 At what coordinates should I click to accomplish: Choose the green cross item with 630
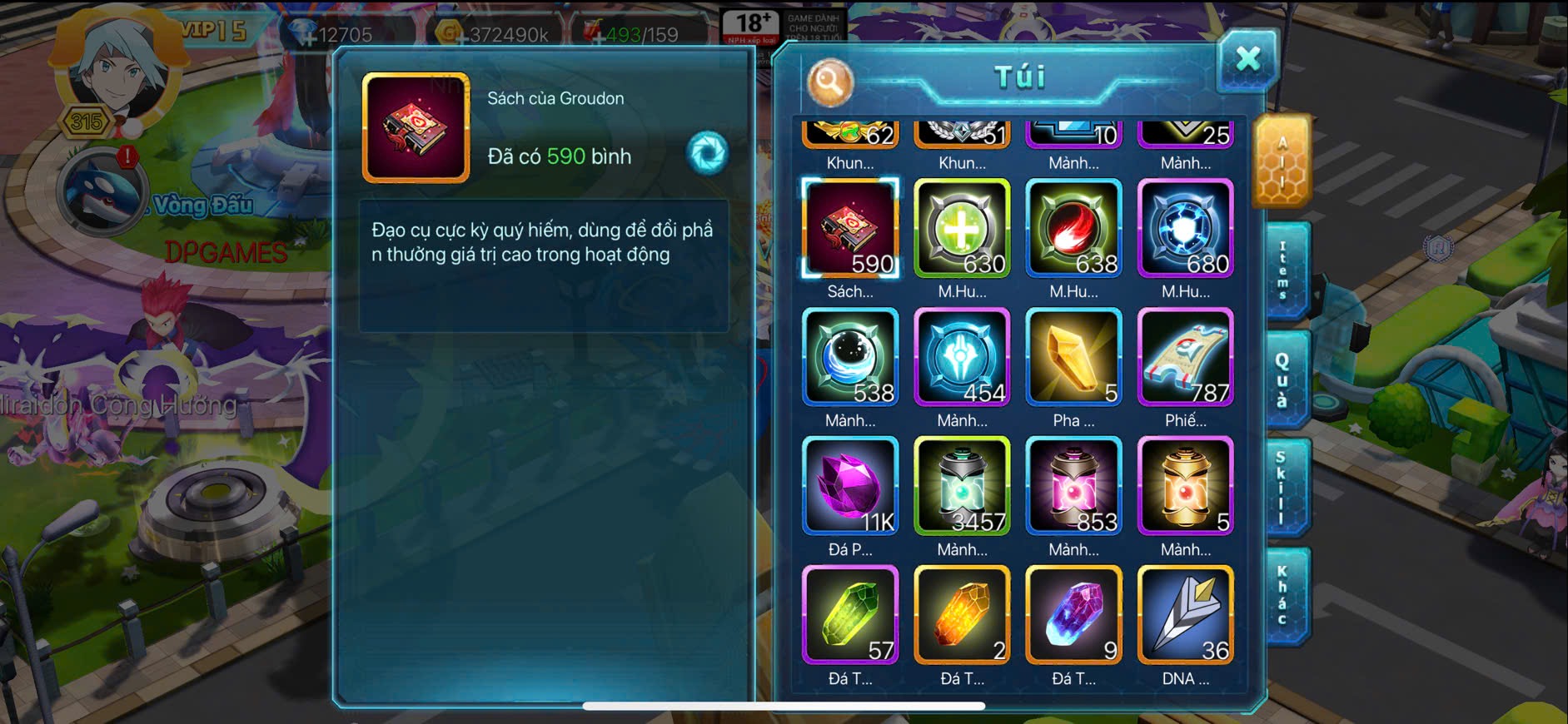pyautogui.click(x=962, y=228)
